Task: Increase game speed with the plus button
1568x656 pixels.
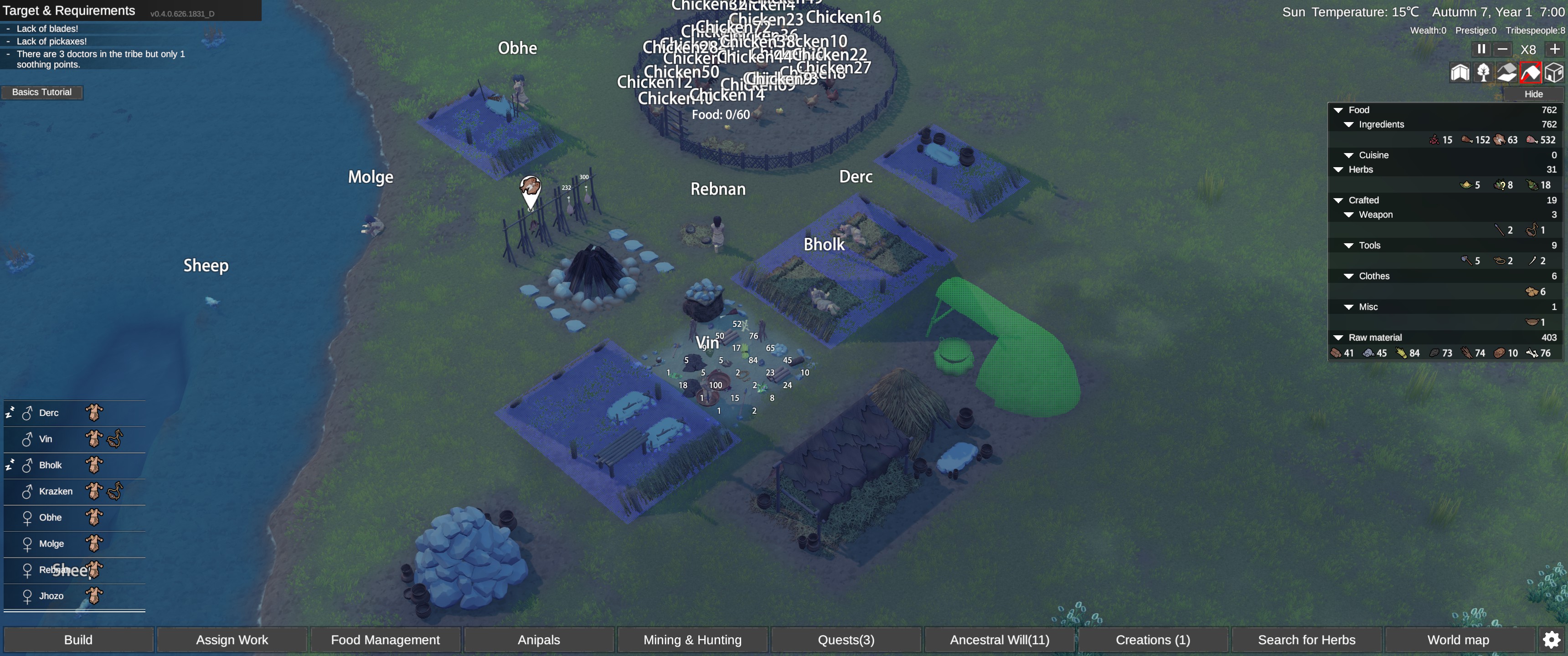Action: pos(1555,49)
